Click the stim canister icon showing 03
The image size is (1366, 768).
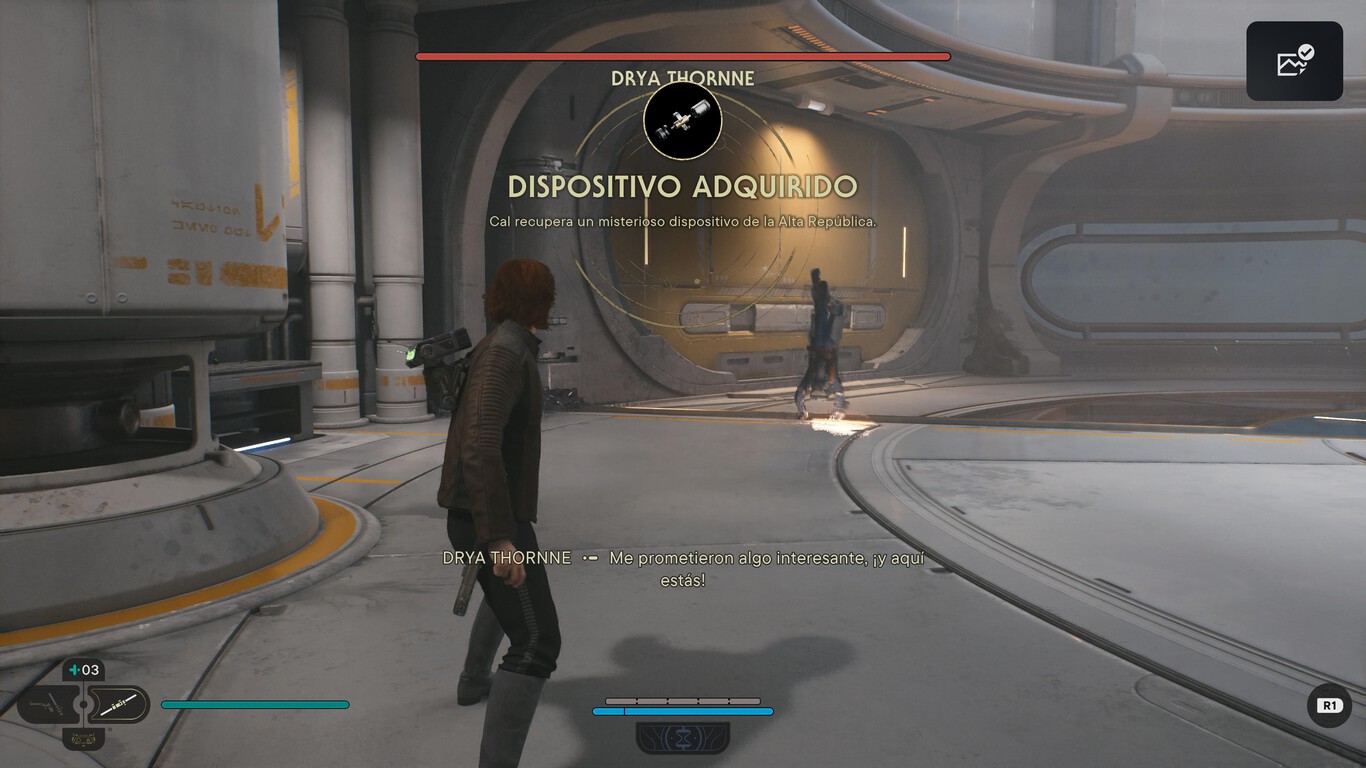pos(84,670)
